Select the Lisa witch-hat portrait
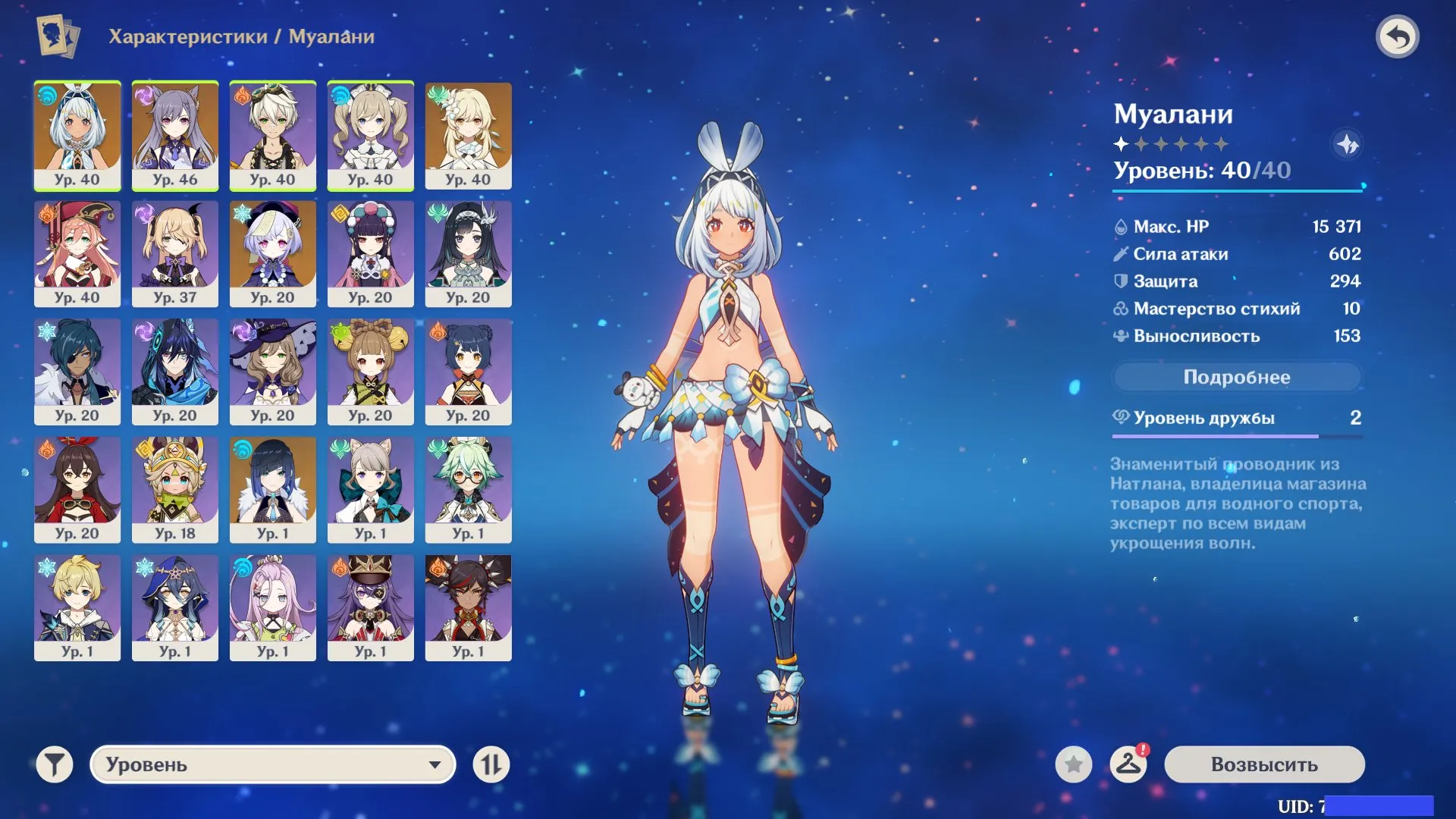Image resolution: width=1456 pixels, height=819 pixels. coord(273,372)
